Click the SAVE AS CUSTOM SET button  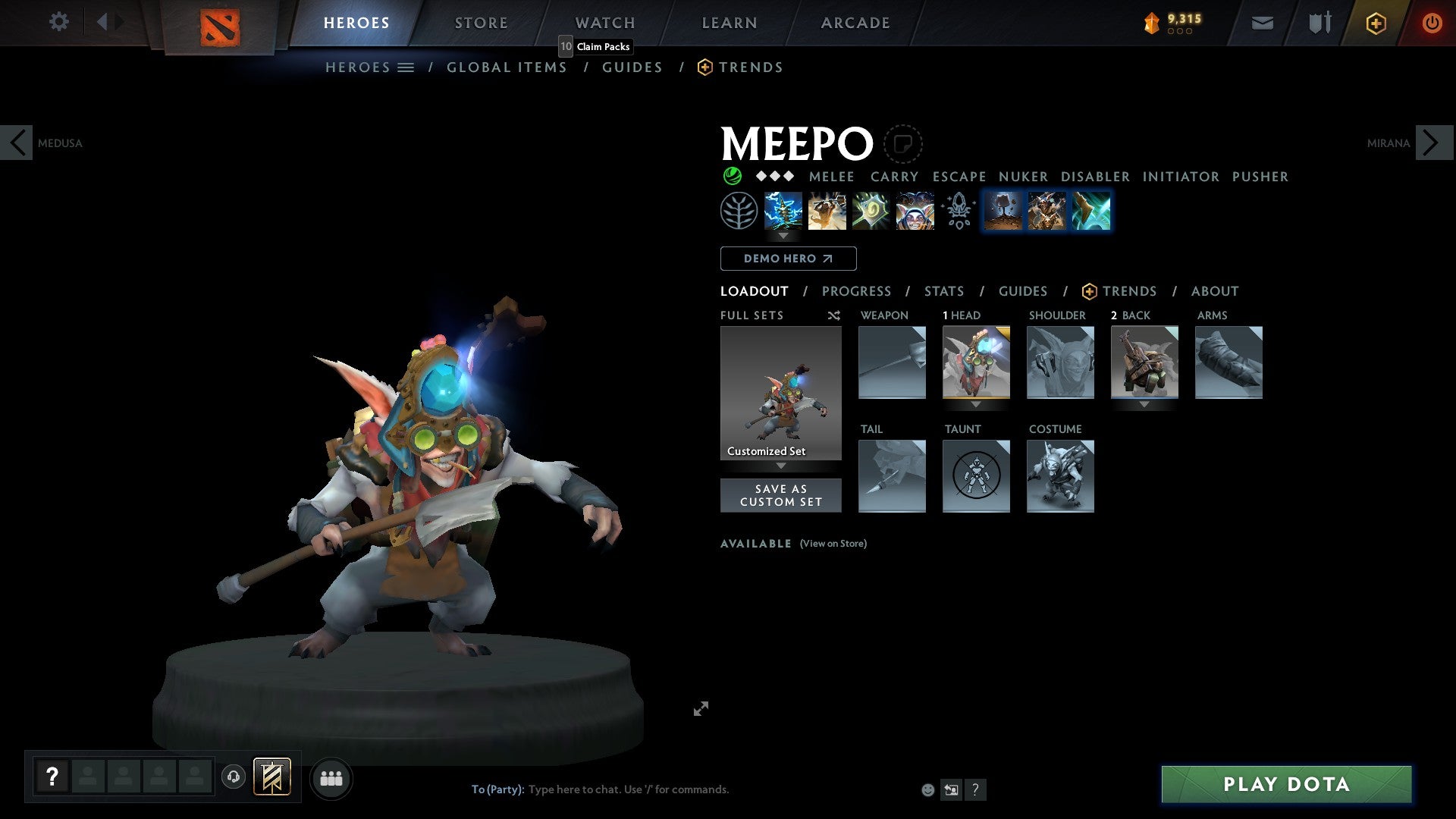pos(781,495)
